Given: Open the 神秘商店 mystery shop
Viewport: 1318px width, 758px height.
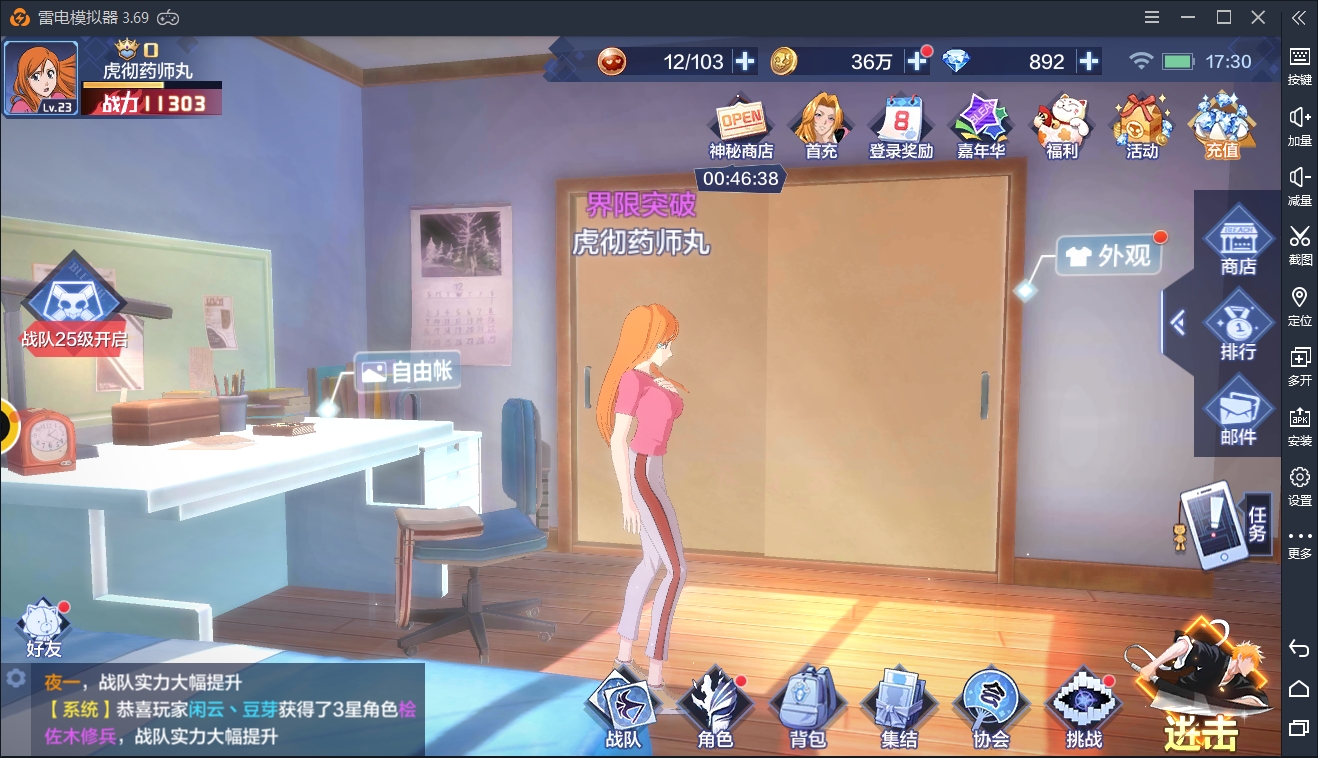Looking at the screenshot, I should [x=741, y=126].
